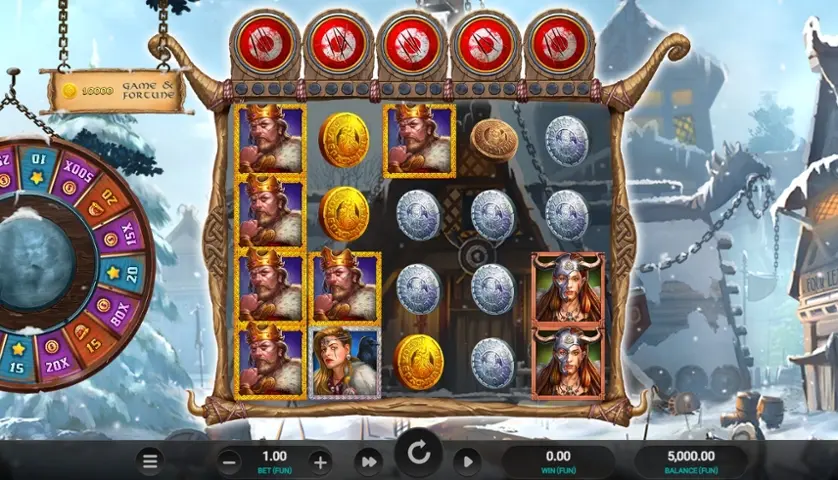Spin the reels with the circular arrow
The height and width of the screenshot is (480, 838).
pyautogui.click(x=418, y=455)
